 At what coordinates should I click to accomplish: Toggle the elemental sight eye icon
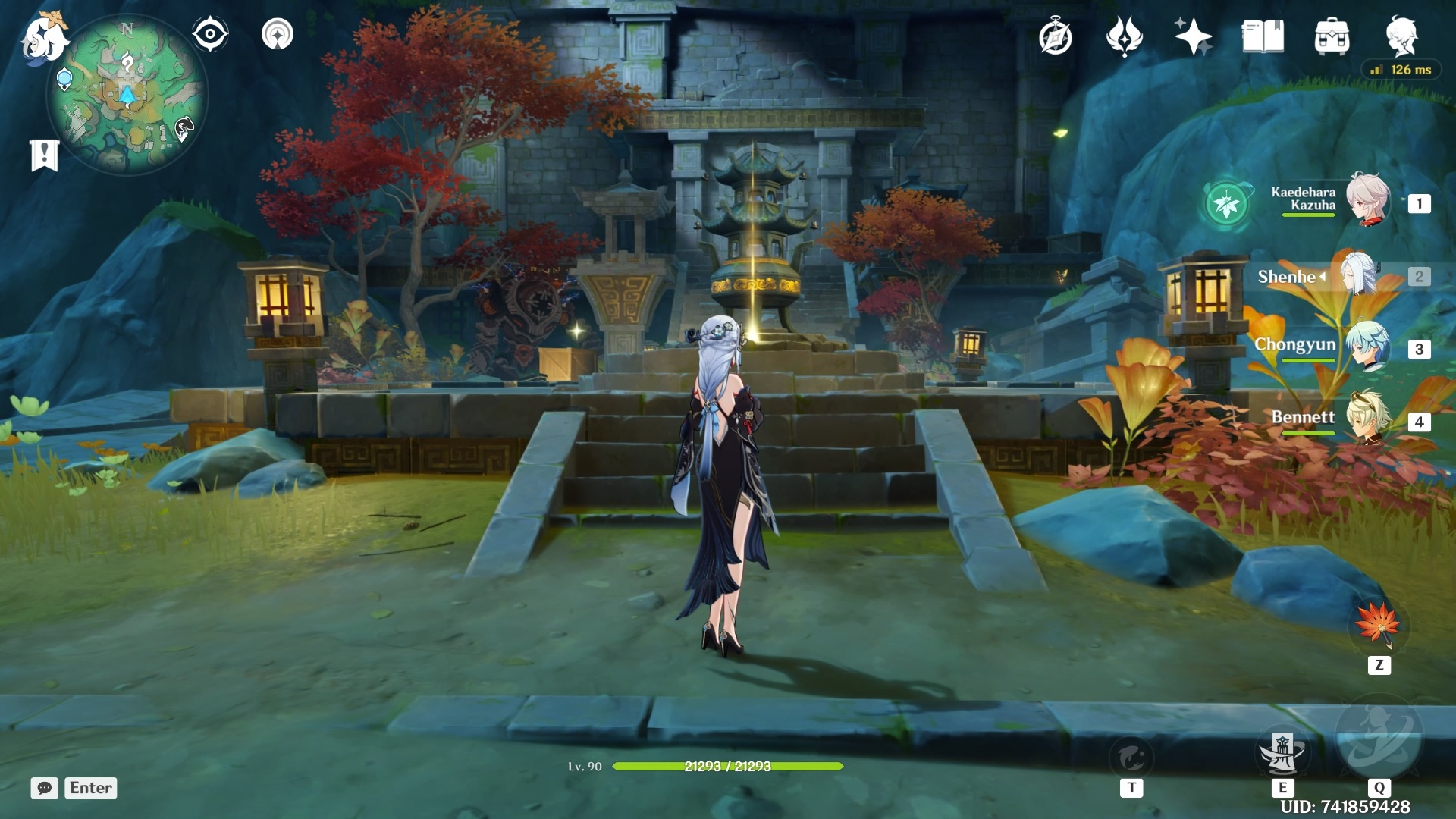210,35
